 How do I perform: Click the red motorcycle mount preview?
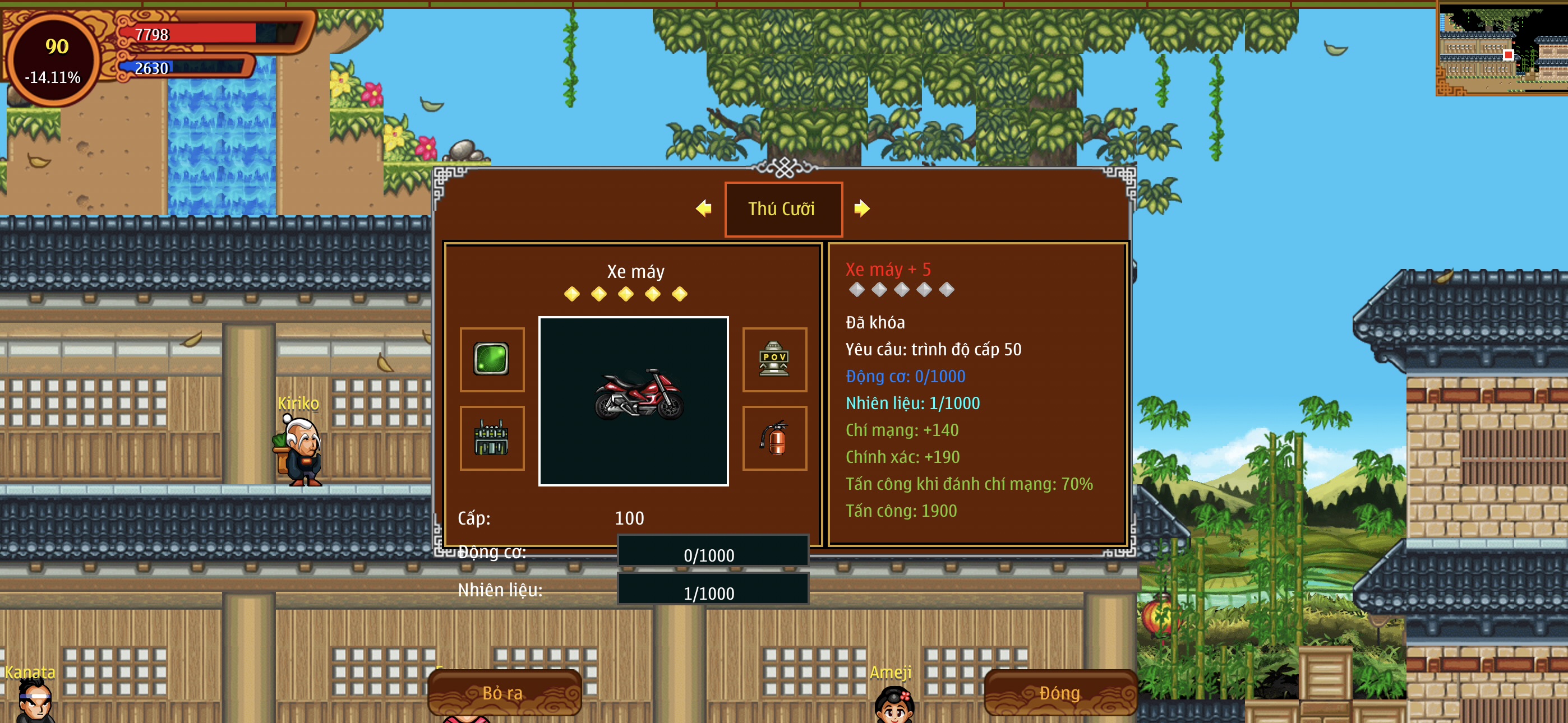pyautogui.click(x=633, y=400)
